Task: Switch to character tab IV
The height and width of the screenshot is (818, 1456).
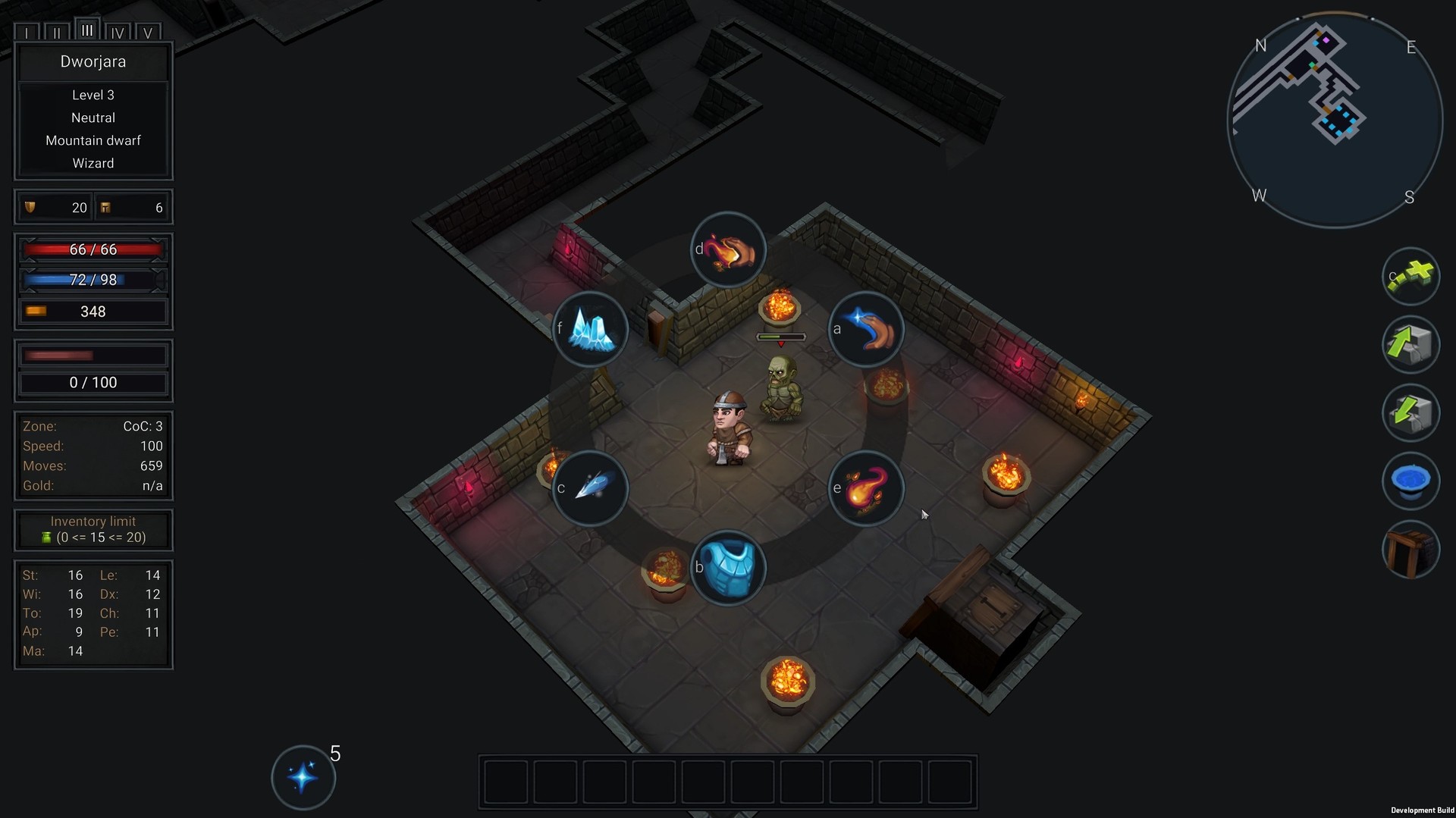Action: tap(118, 32)
